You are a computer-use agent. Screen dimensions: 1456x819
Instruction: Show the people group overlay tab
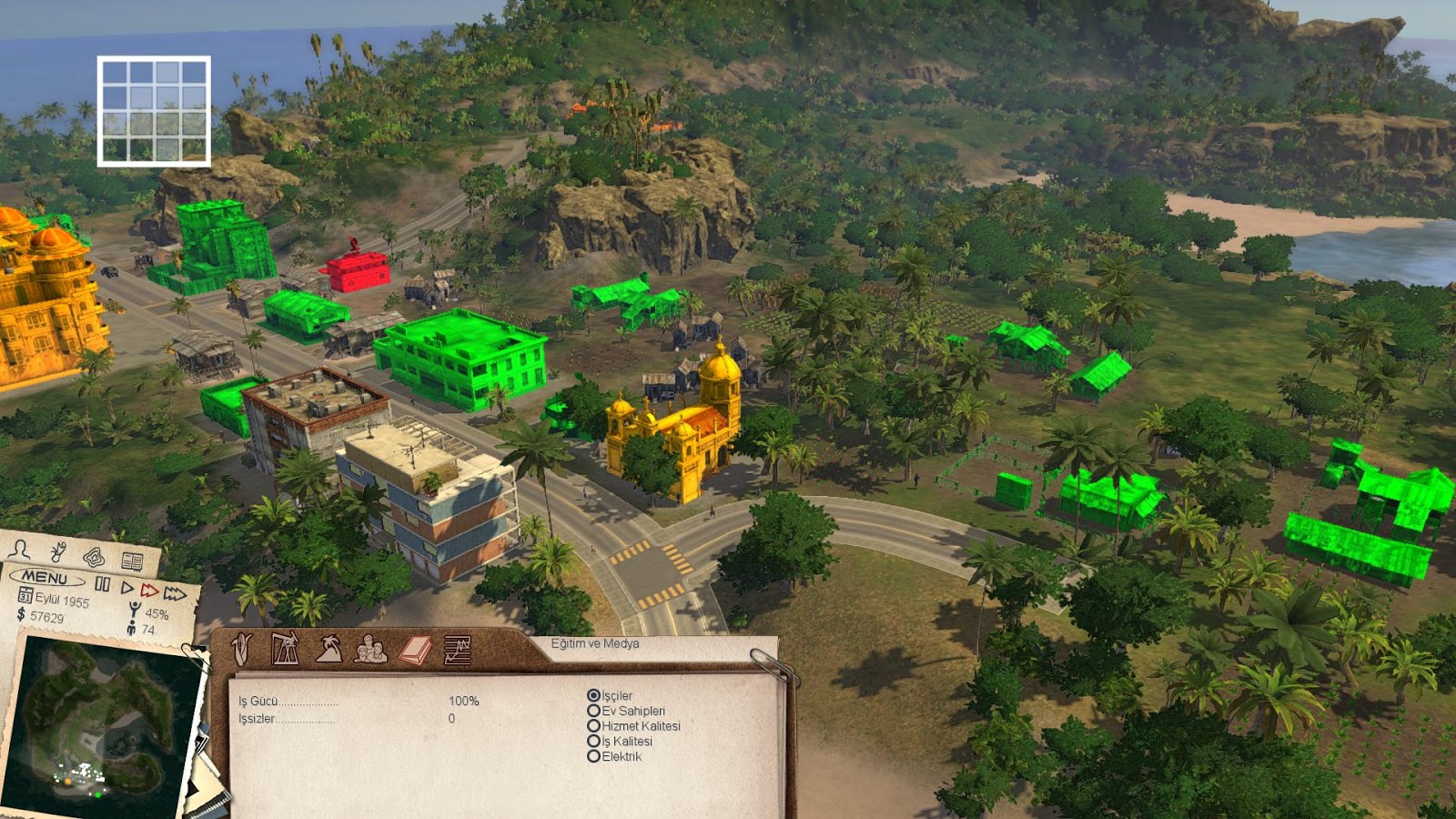pyautogui.click(x=370, y=649)
